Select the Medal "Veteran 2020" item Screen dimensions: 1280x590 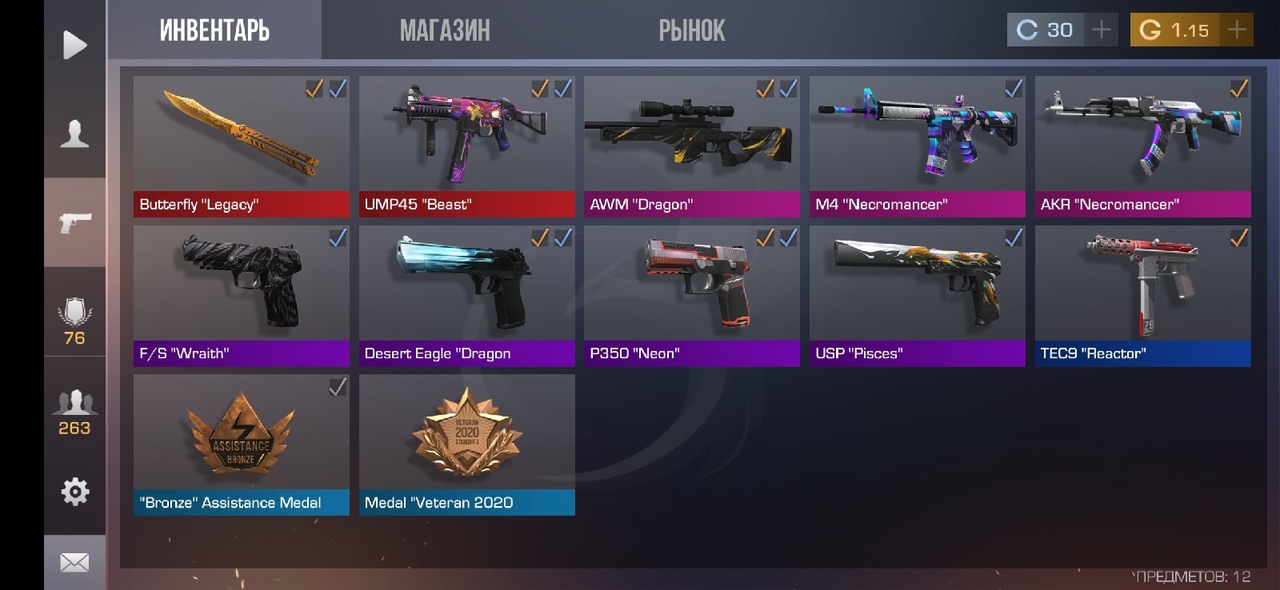(467, 444)
